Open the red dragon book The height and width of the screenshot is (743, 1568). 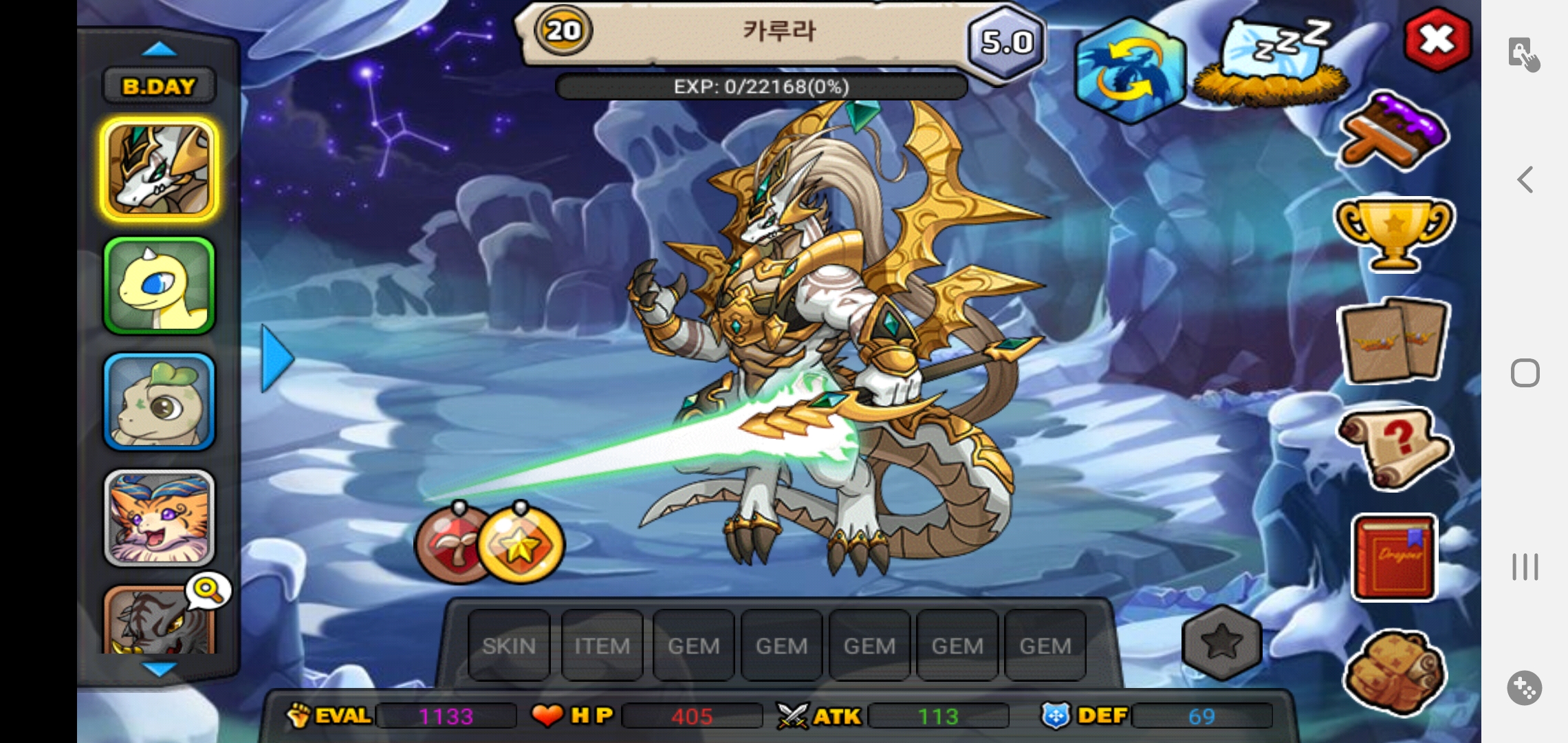coord(1394,558)
